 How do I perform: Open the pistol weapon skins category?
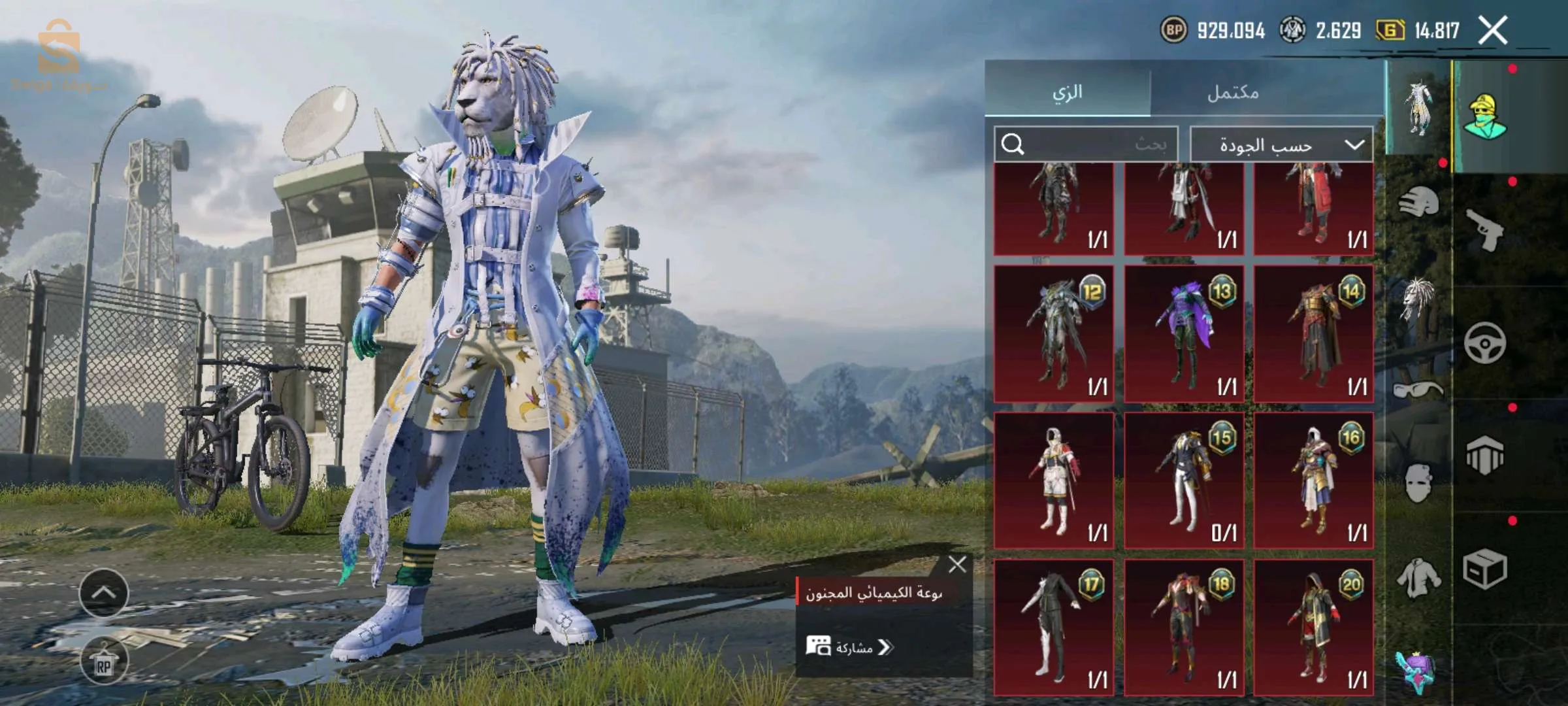pyautogui.click(x=1484, y=230)
